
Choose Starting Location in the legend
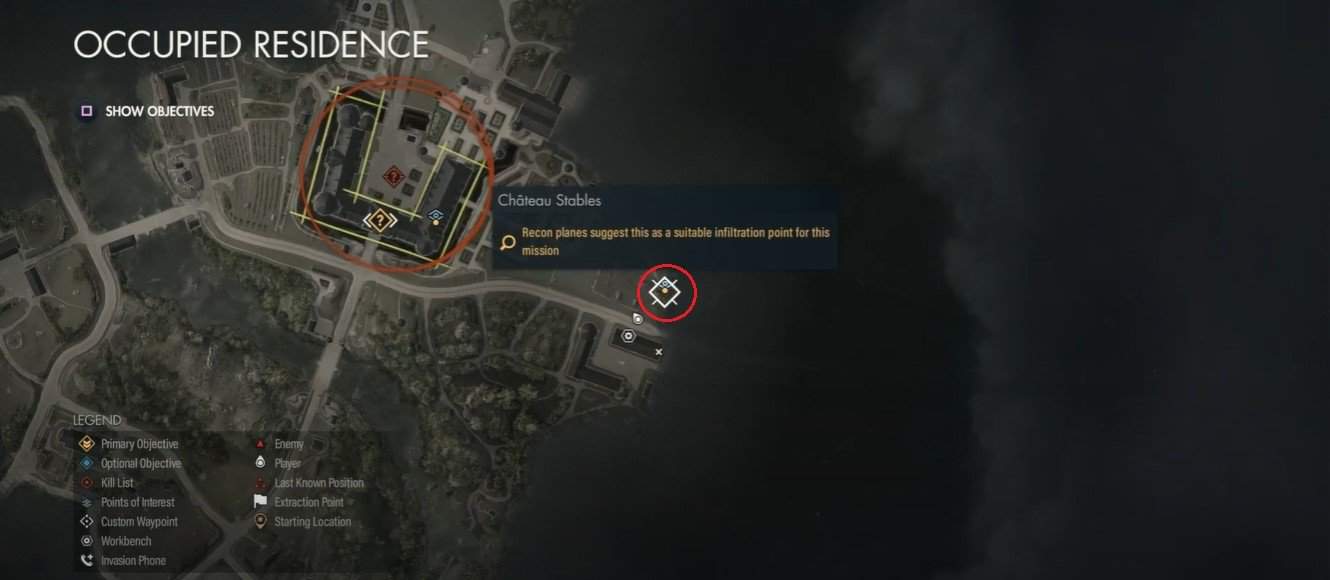point(312,522)
